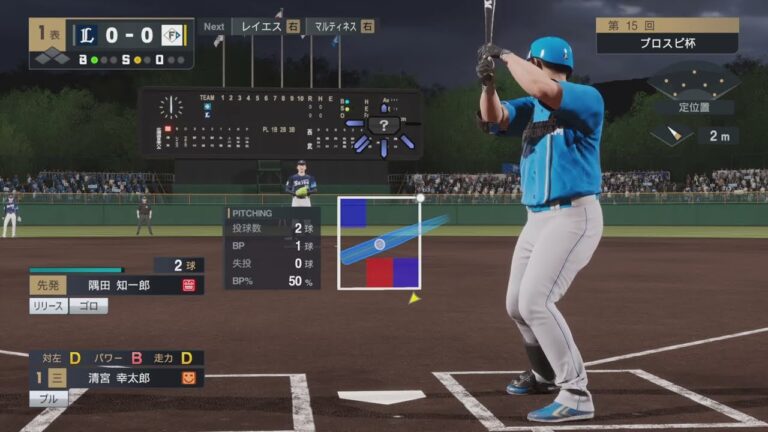
Task: Click the pitcher's red condition icon
Action: pos(188,285)
